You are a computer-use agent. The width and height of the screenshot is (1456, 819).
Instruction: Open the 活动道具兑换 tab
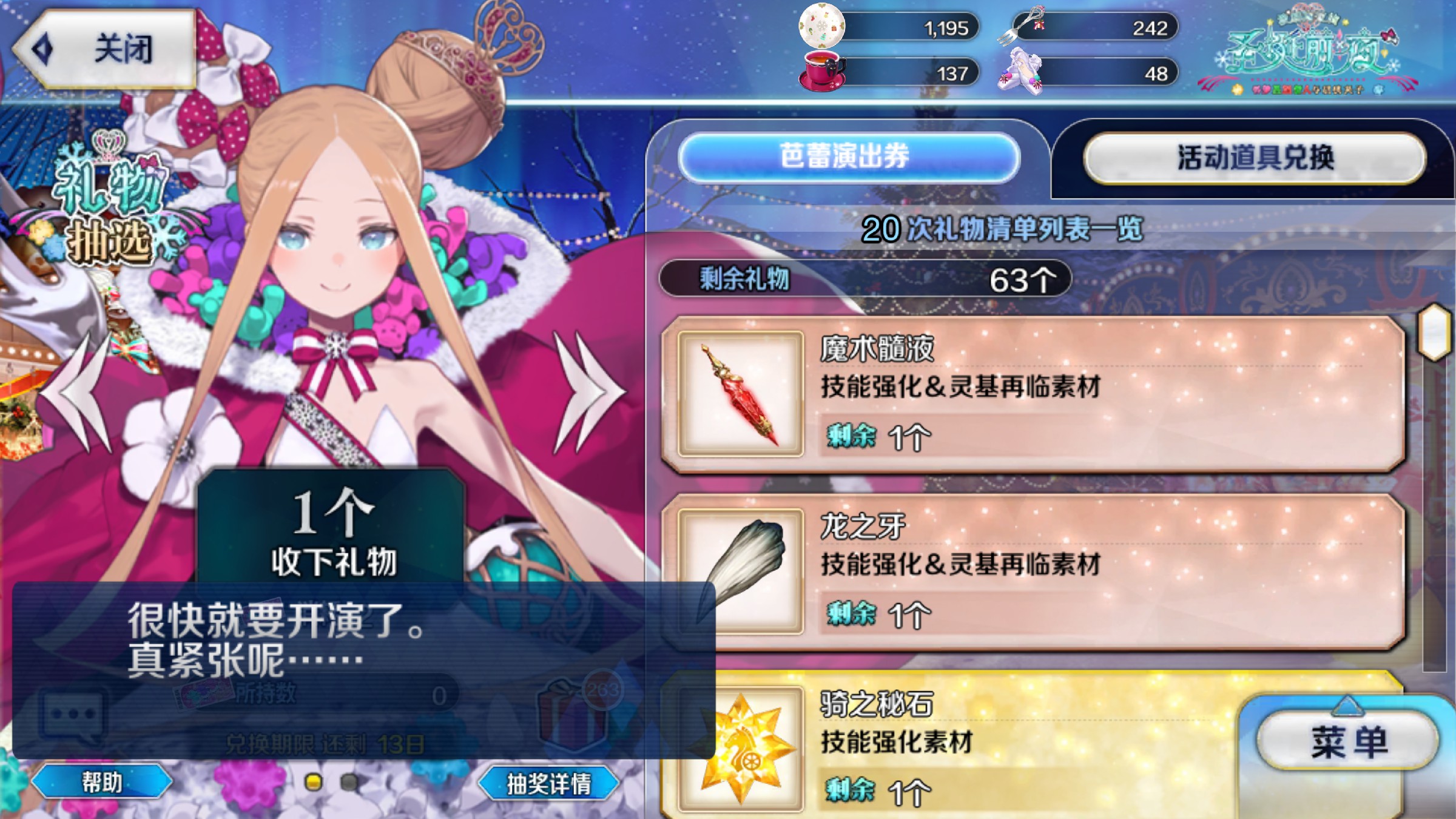[x=1255, y=158]
